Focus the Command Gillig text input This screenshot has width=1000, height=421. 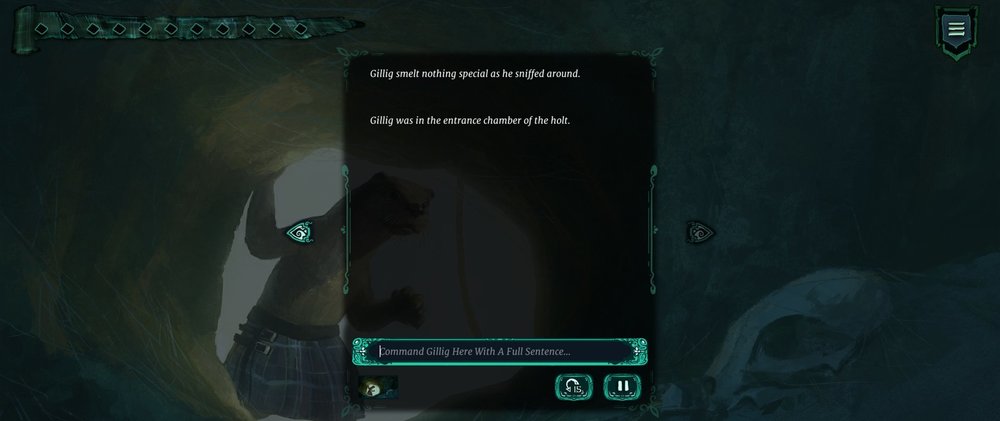point(498,351)
